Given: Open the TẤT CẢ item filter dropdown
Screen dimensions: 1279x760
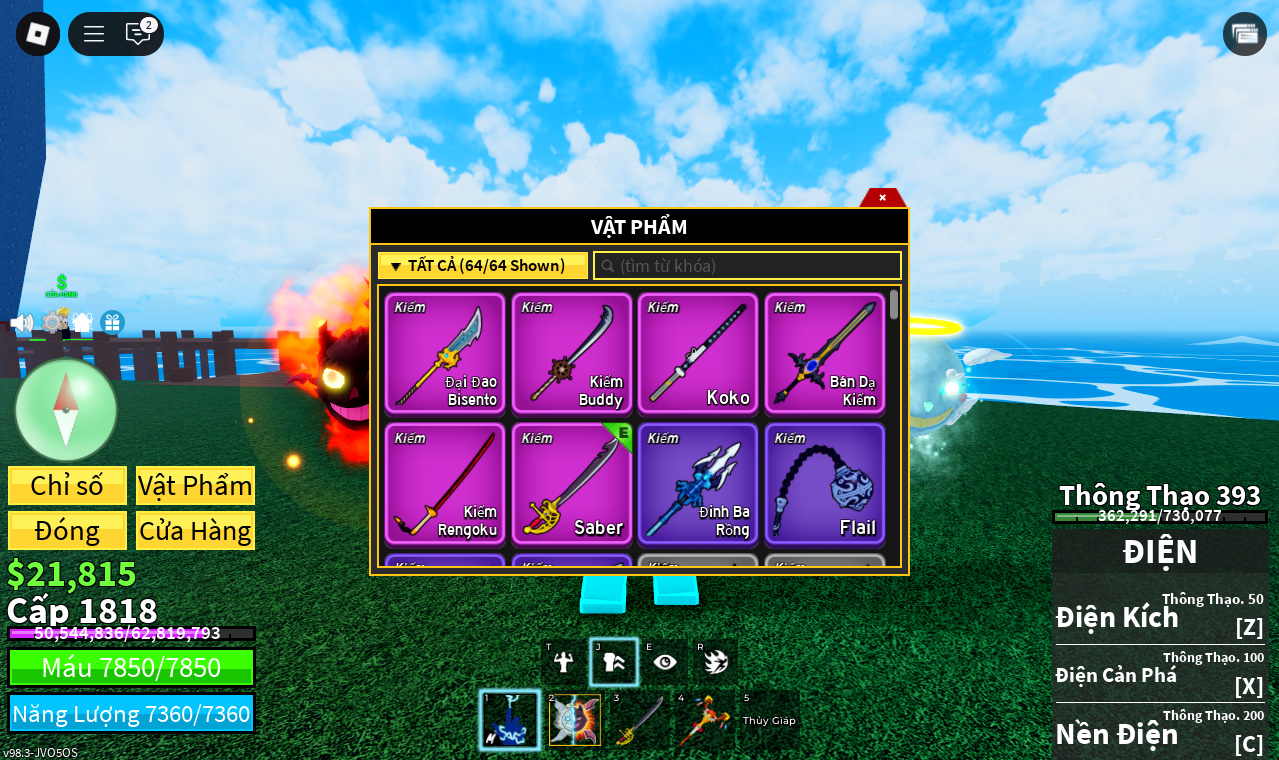Looking at the screenshot, I should [x=482, y=266].
